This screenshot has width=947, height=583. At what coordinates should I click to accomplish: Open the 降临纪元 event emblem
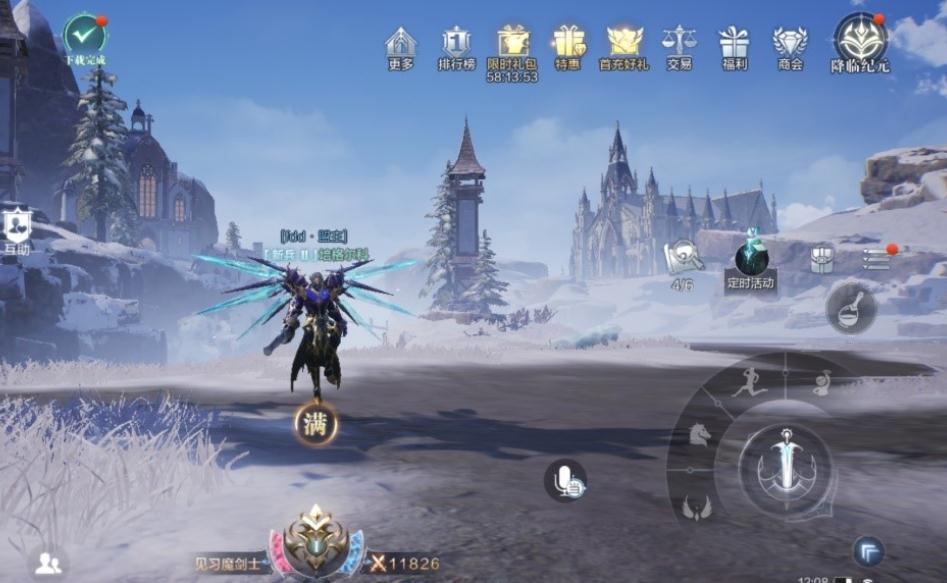(x=860, y=40)
